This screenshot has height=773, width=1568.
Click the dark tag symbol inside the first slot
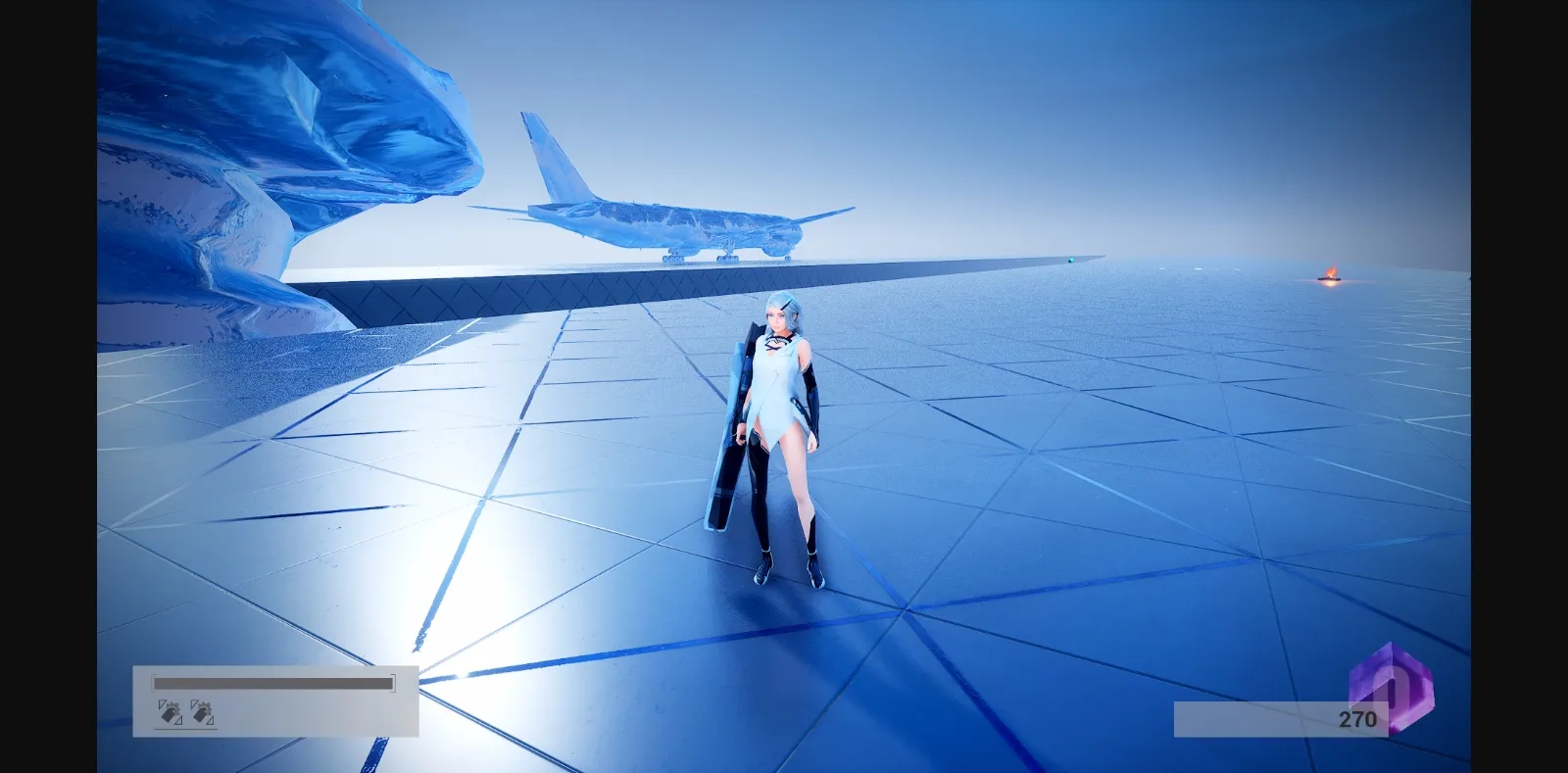[x=167, y=714]
